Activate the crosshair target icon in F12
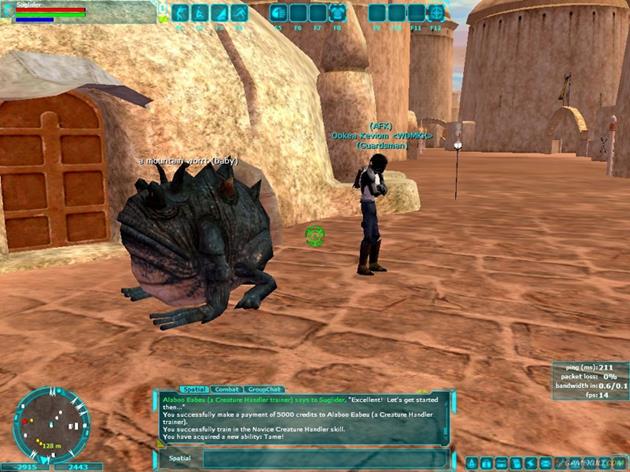Screen dimensions: 630x472 [x=435, y=13]
